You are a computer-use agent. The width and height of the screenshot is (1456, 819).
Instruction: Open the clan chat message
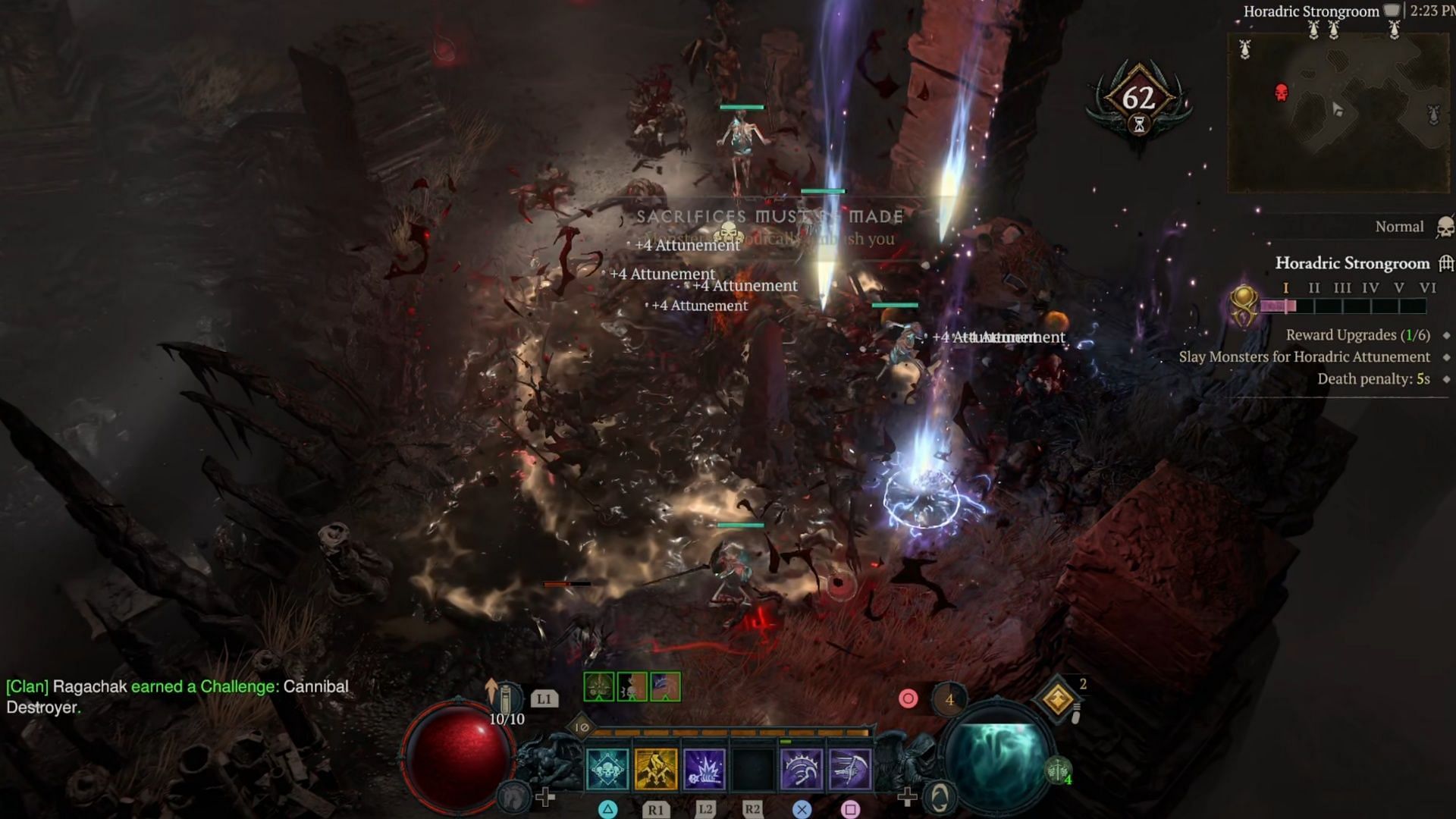177,696
